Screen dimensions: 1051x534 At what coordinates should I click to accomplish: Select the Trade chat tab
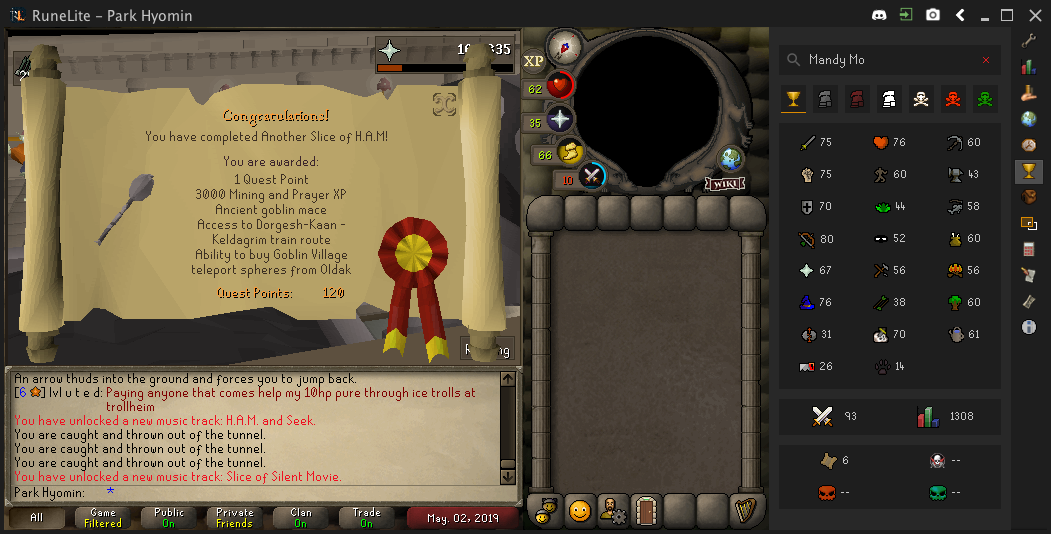pyautogui.click(x=367, y=518)
